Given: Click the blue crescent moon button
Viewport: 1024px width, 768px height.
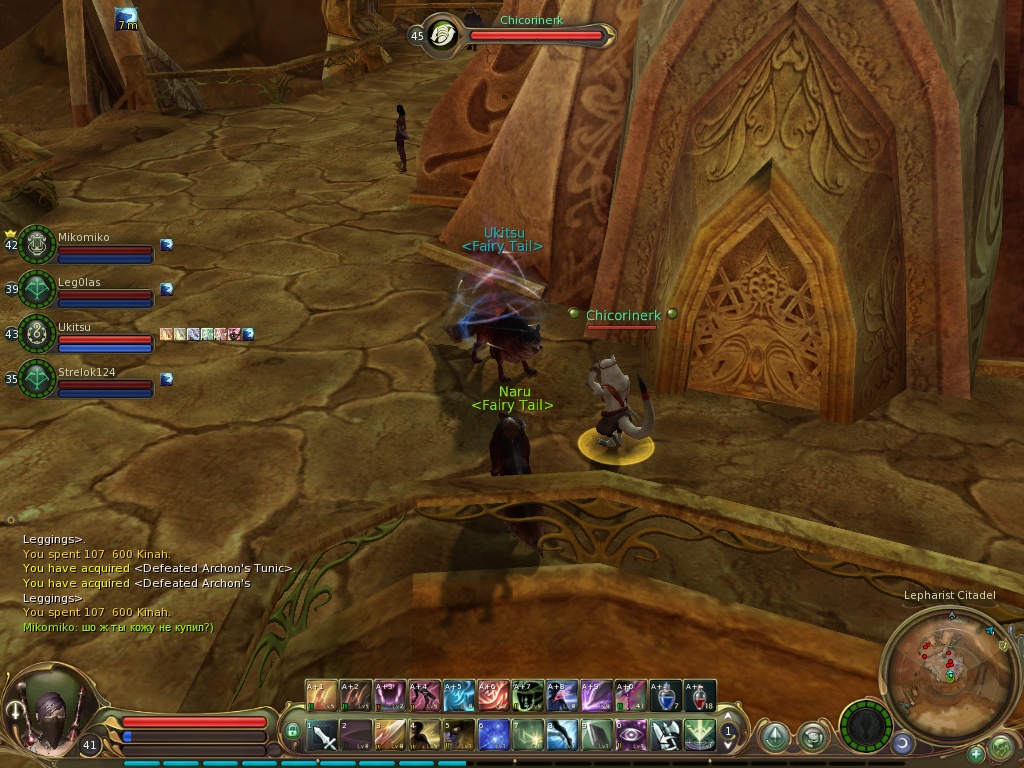Looking at the screenshot, I should [902, 743].
